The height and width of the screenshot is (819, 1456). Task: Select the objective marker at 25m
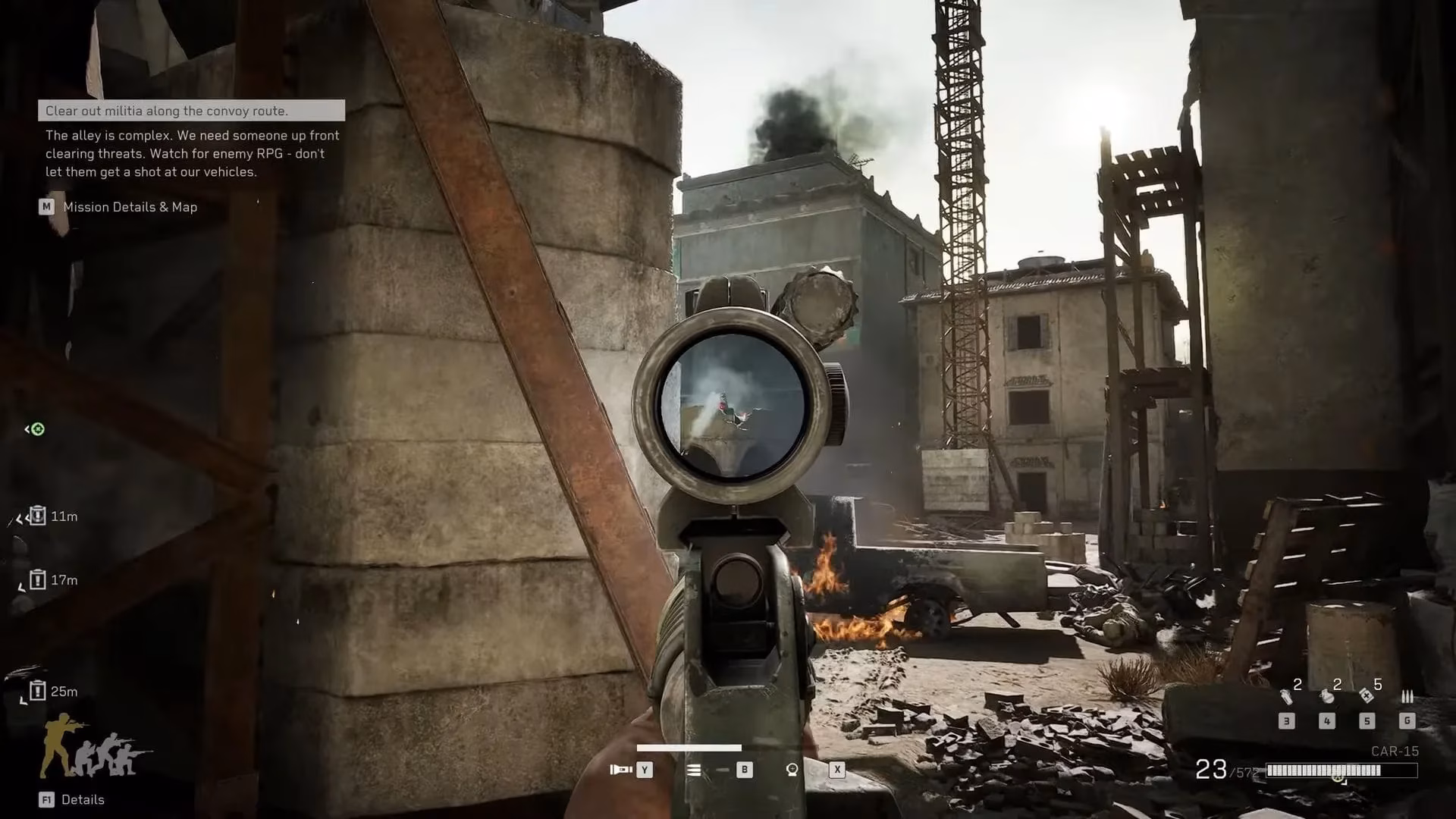[x=37, y=691]
